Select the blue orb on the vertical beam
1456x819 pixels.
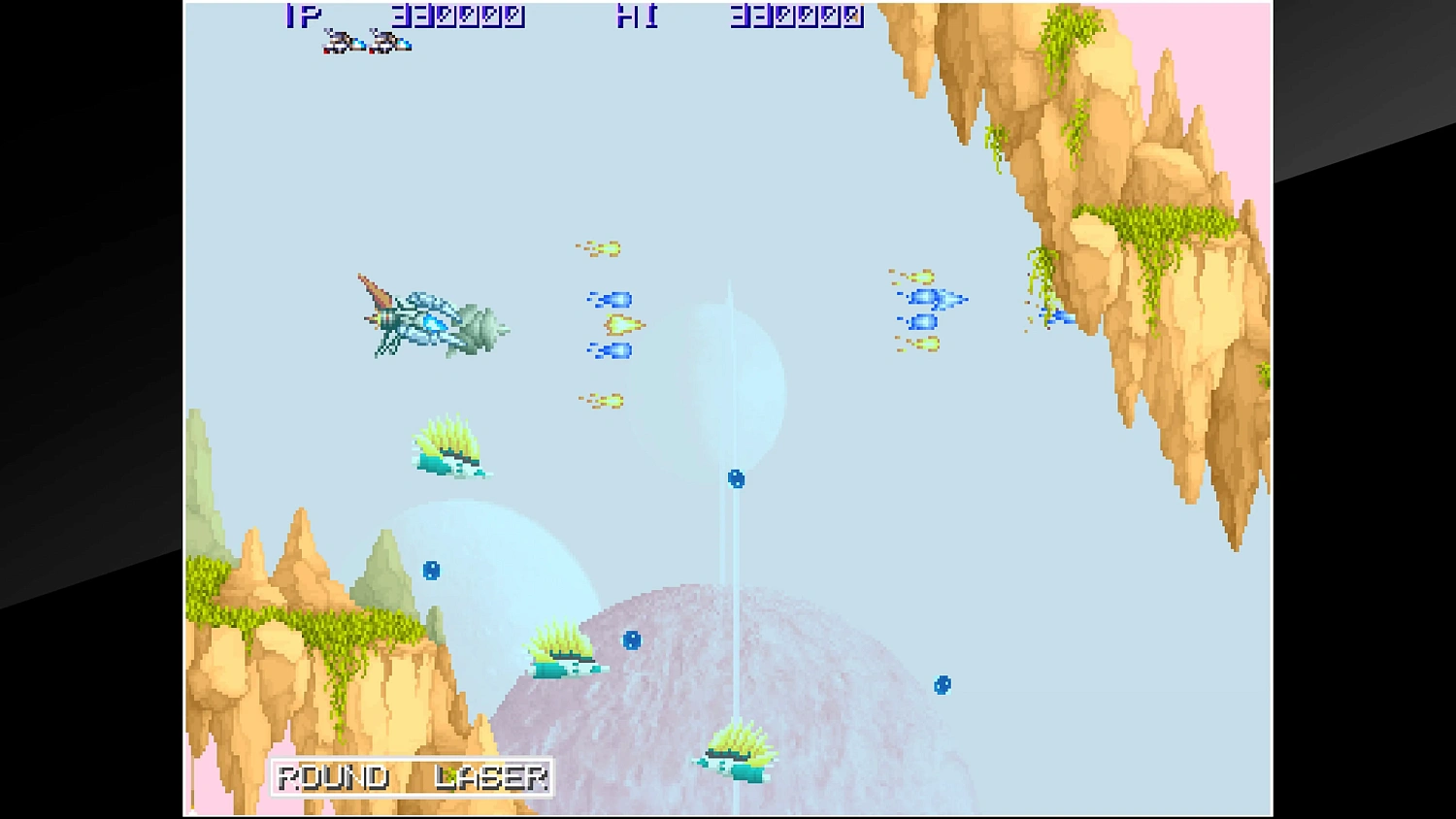point(734,478)
